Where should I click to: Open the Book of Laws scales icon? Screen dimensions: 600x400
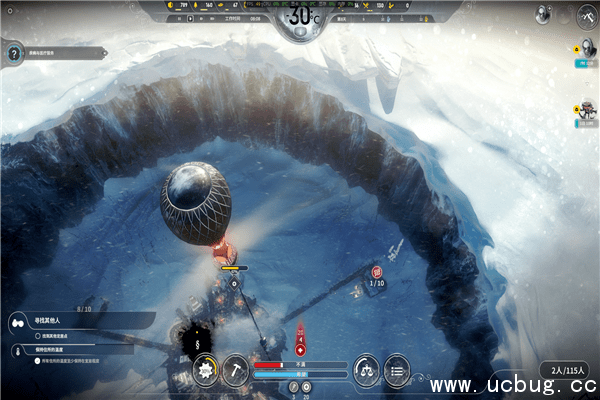[367, 369]
